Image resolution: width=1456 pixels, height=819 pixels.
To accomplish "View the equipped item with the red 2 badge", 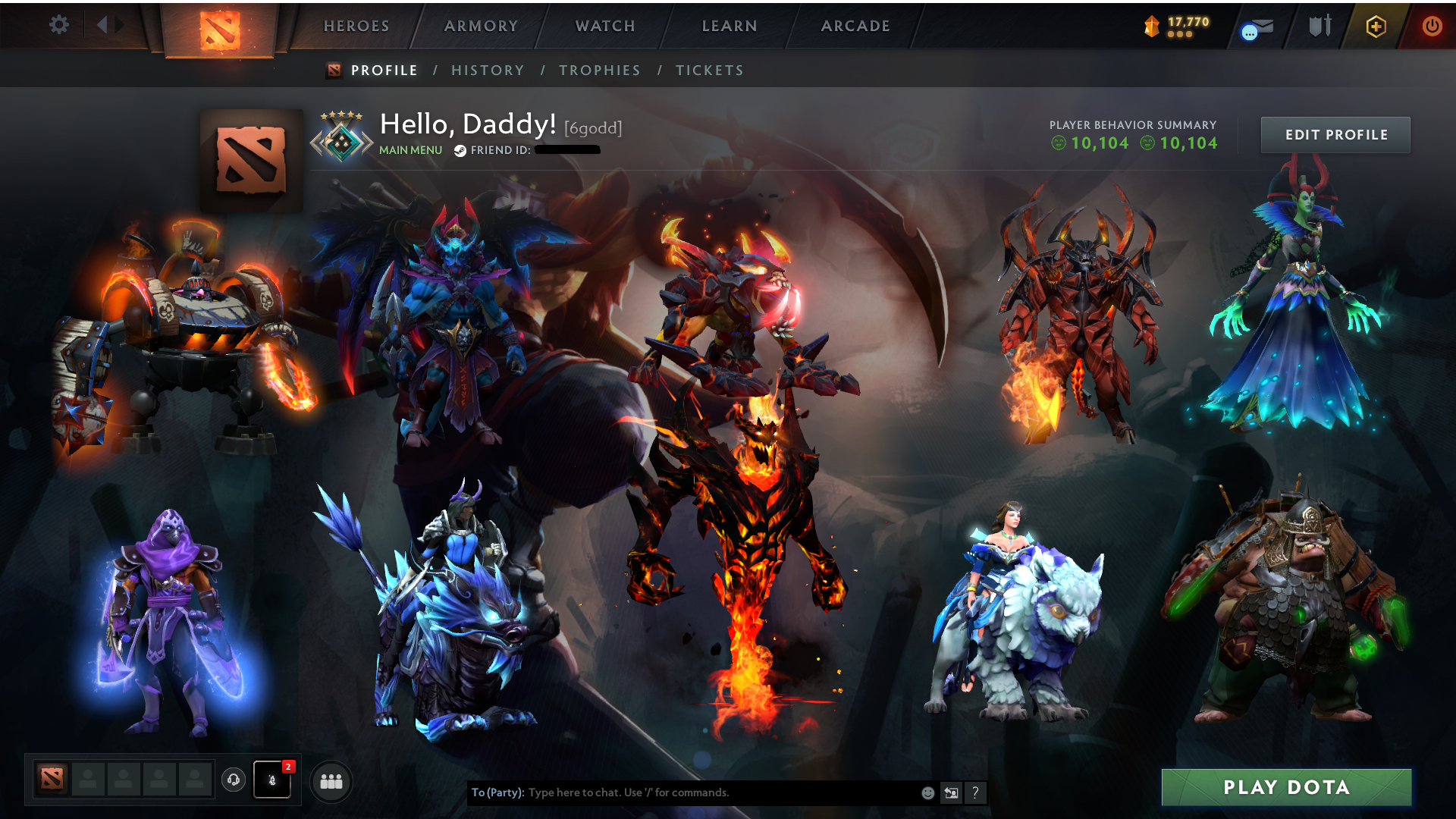I will click(273, 782).
